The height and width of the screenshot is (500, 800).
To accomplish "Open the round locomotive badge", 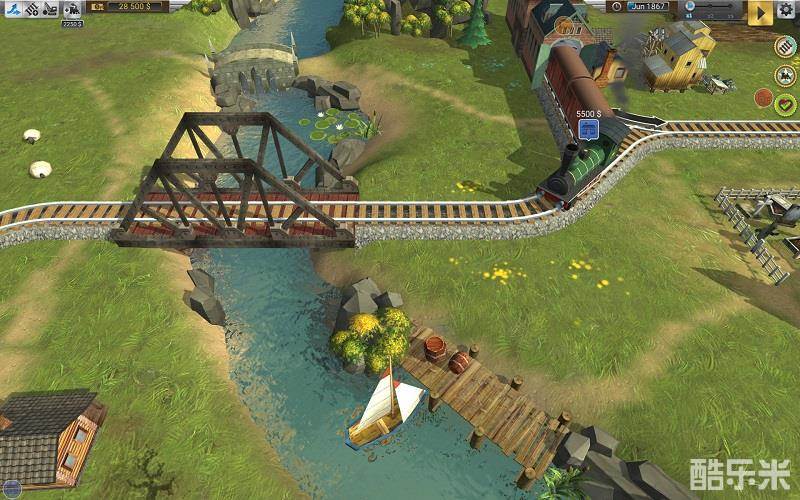I will (x=786, y=75).
